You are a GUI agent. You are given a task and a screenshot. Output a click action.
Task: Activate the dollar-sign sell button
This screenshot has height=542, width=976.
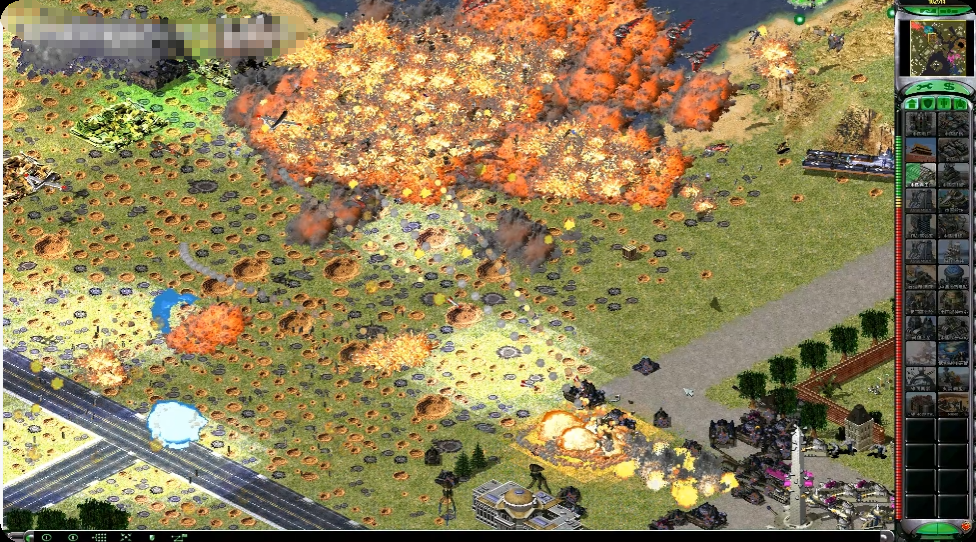[948, 88]
